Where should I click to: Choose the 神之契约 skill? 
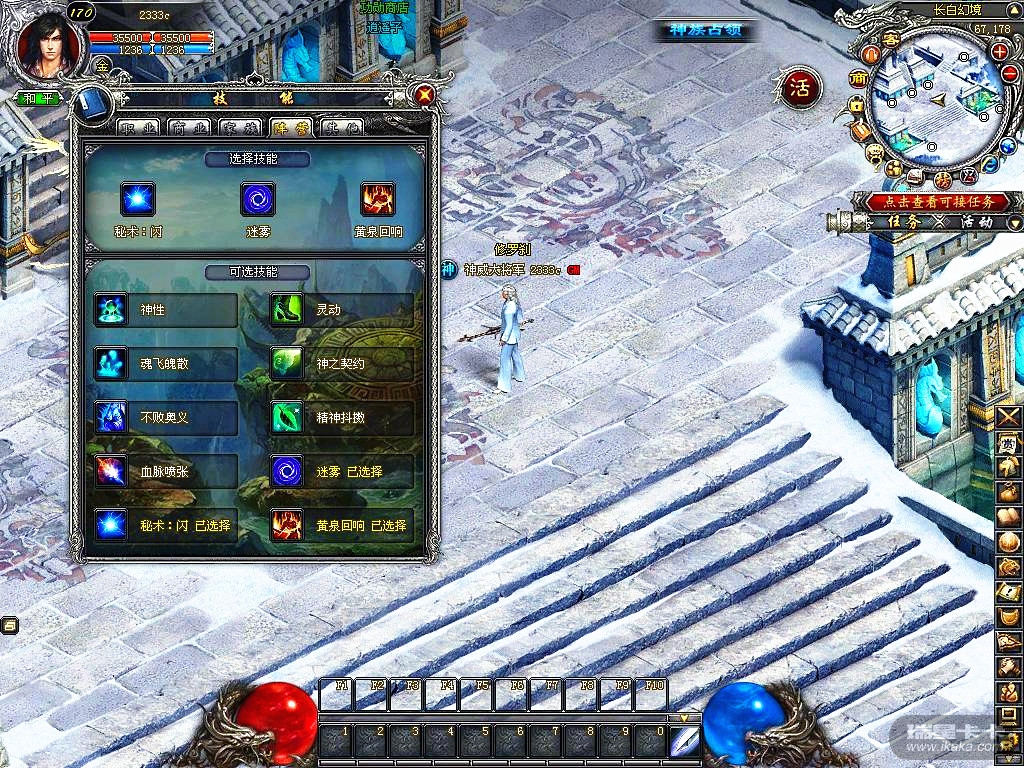[340, 364]
